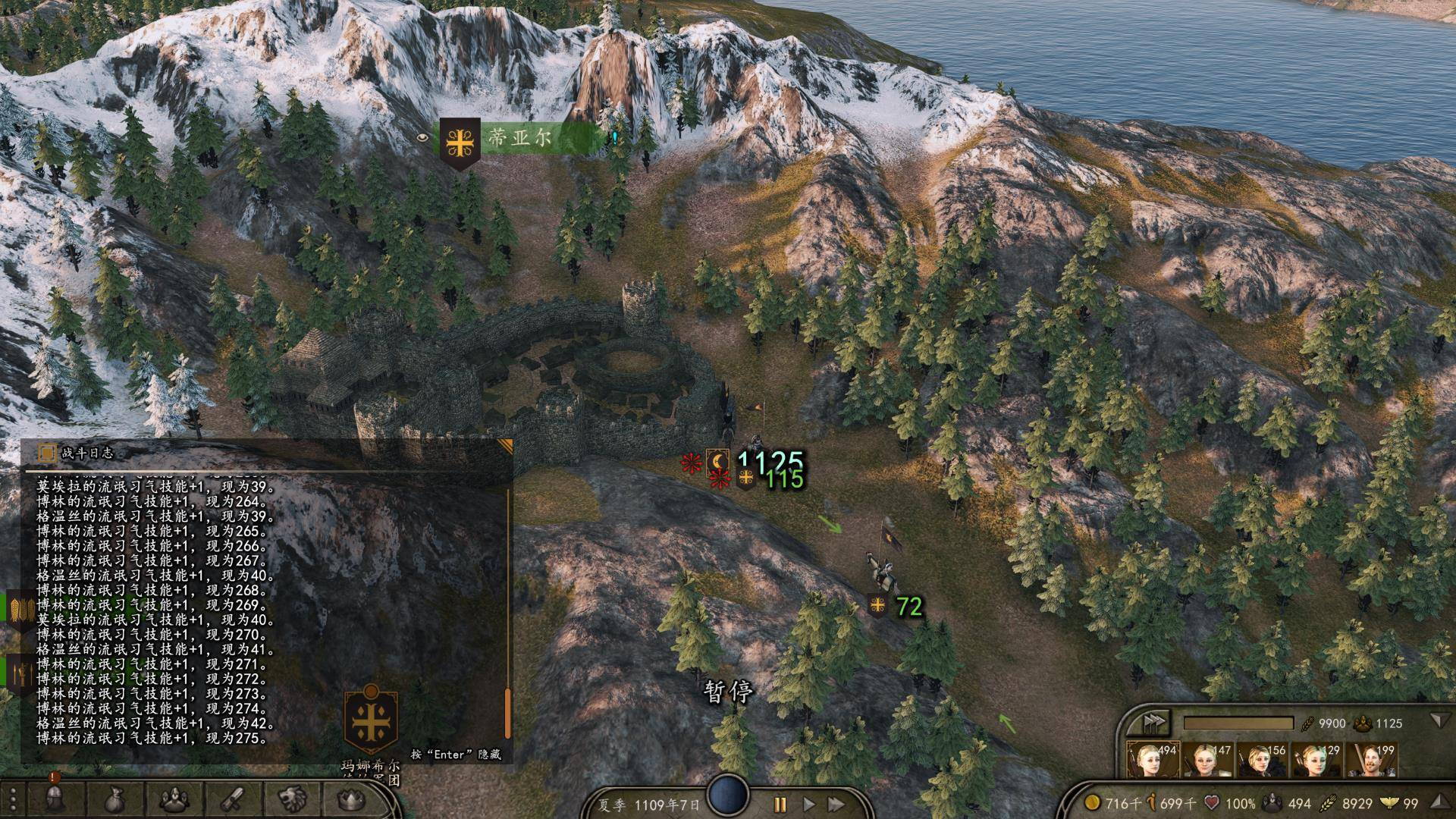Click the triple-arrow button on the army panel
Viewport: 1456px width, 819px height.
(x=1154, y=721)
